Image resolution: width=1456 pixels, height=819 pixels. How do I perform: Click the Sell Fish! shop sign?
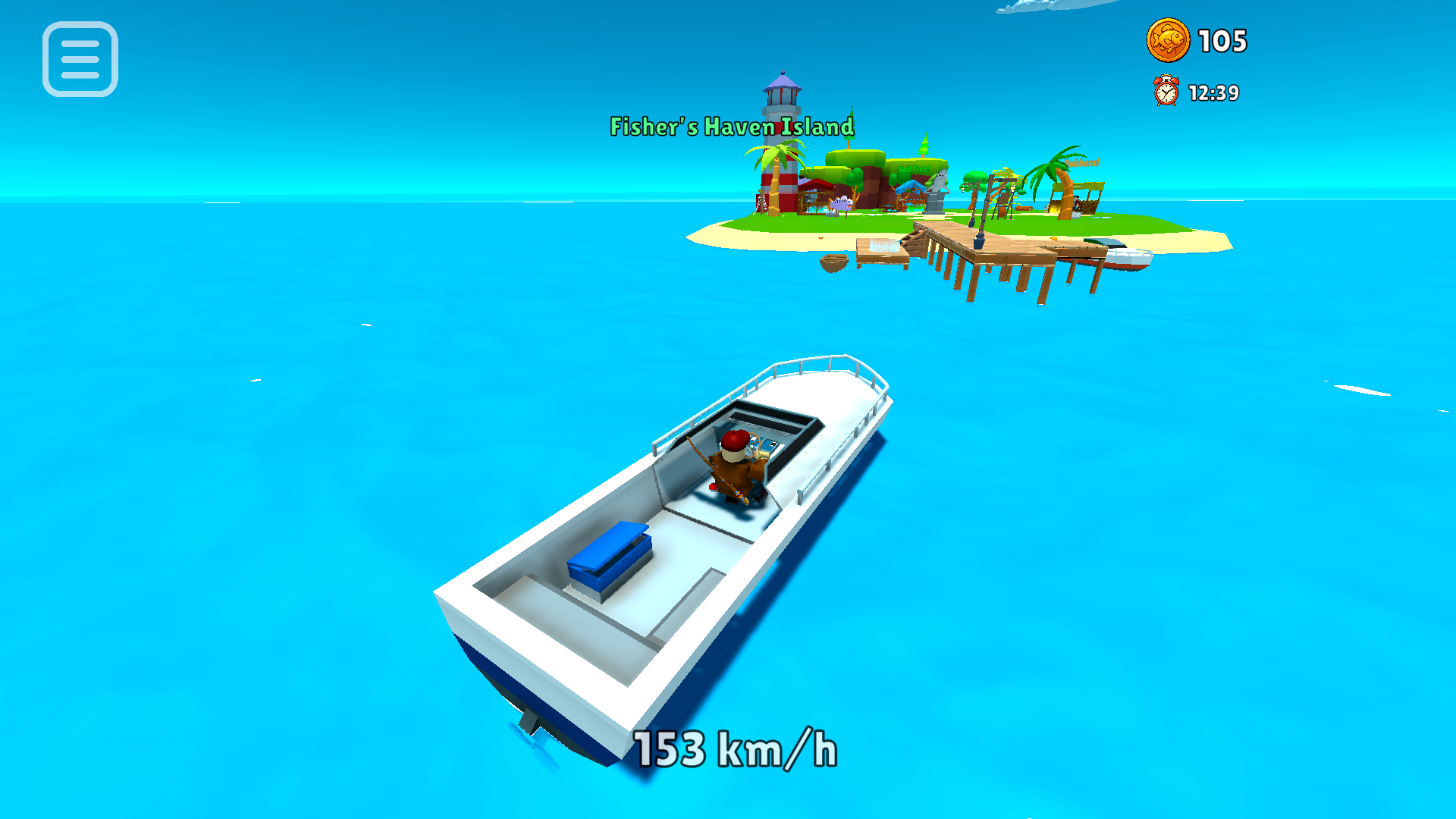click(x=913, y=168)
